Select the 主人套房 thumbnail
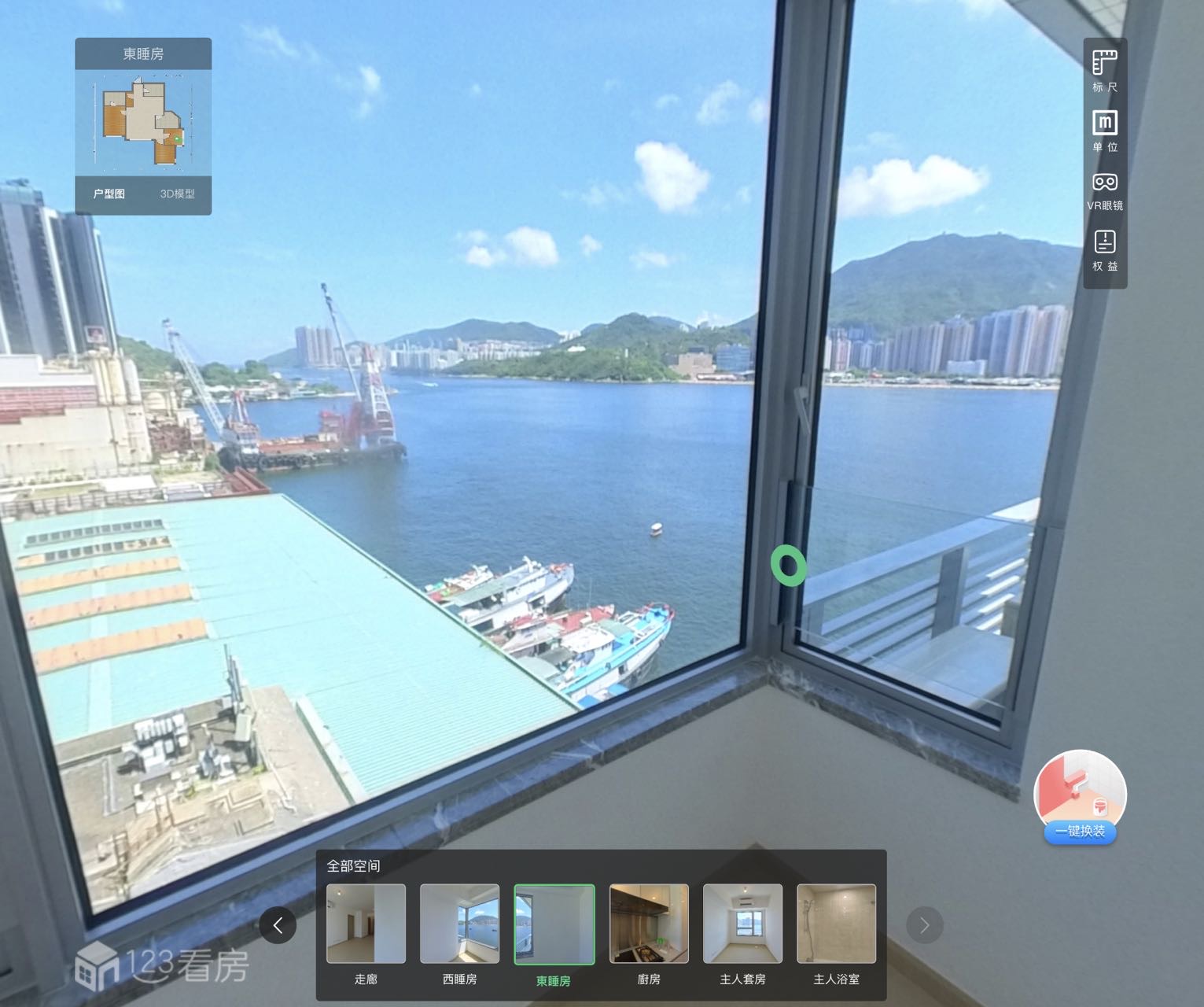Image resolution: width=1204 pixels, height=1007 pixels. click(742, 924)
